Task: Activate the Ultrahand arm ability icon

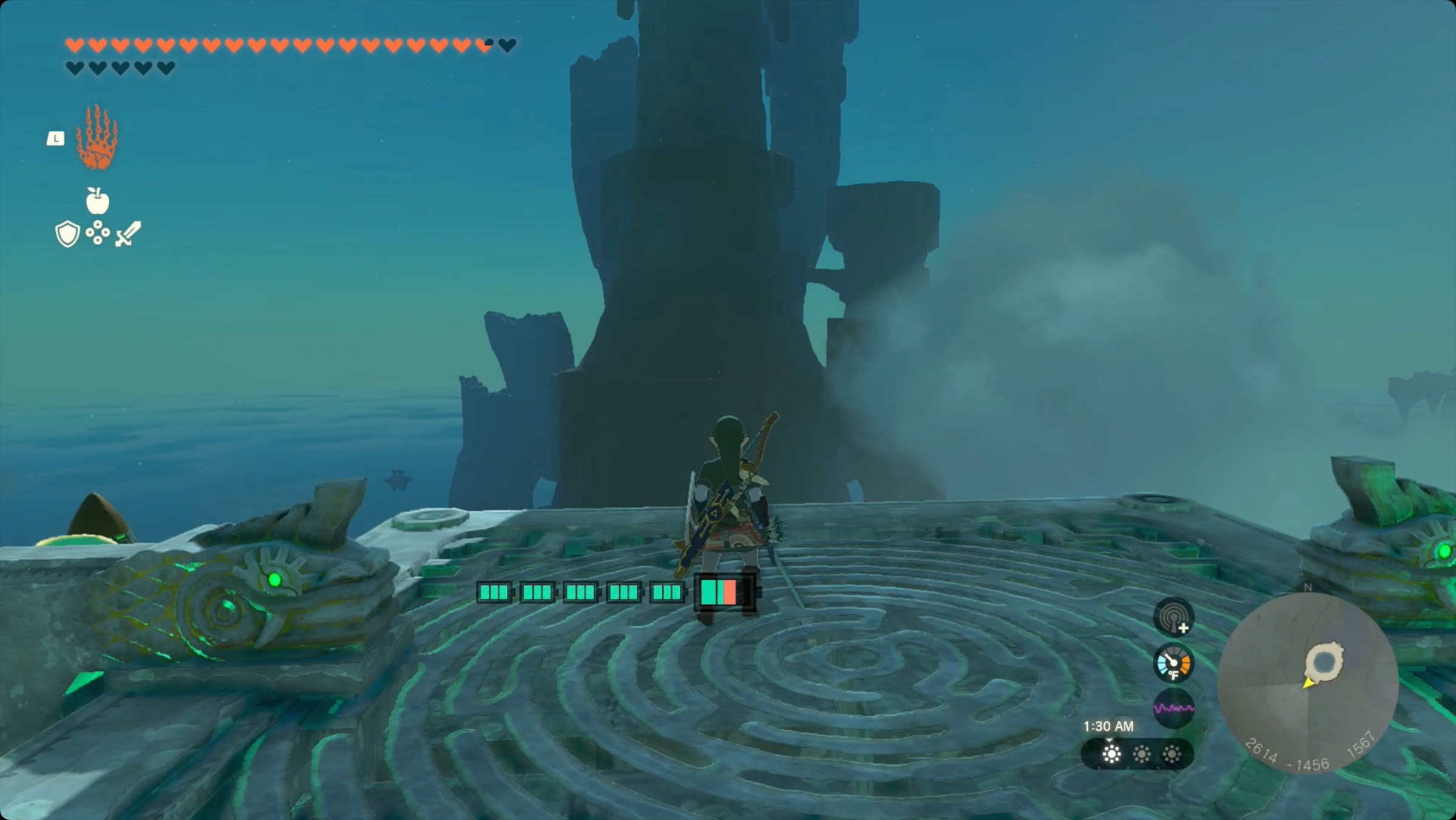Action: 96,138
